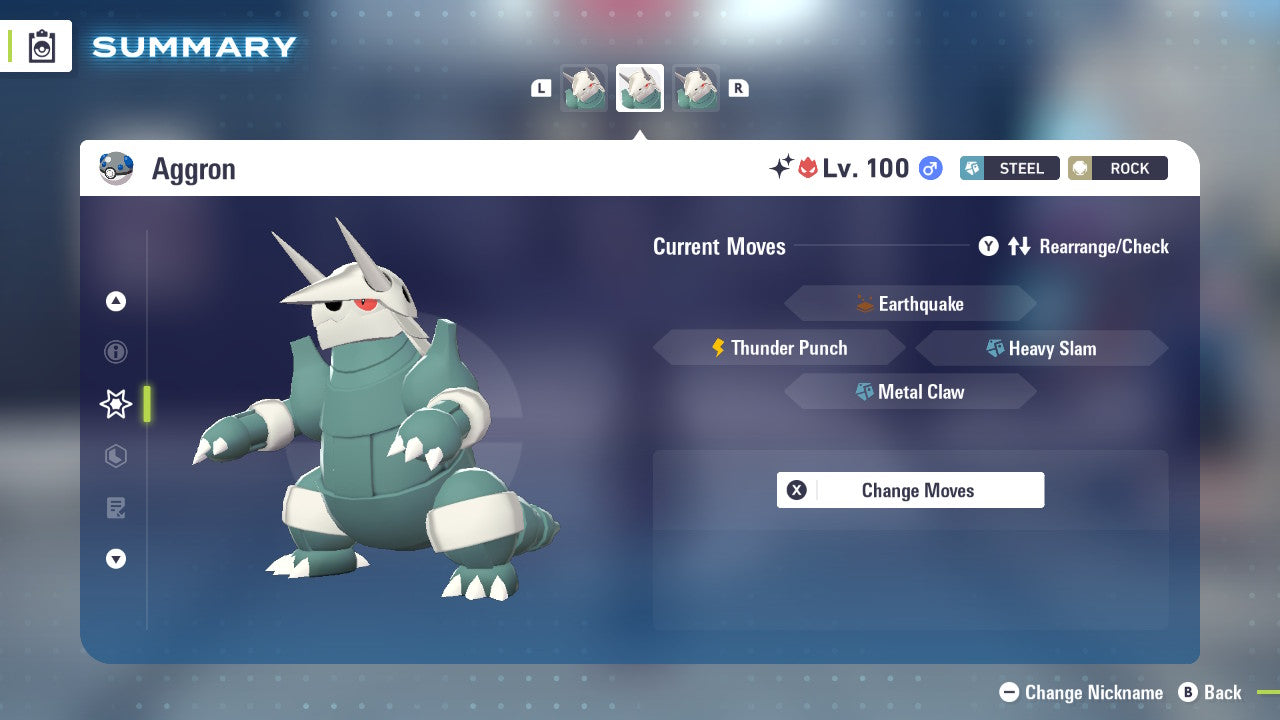Select the male gender icon
The width and height of the screenshot is (1280, 720).
click(929, 168)
